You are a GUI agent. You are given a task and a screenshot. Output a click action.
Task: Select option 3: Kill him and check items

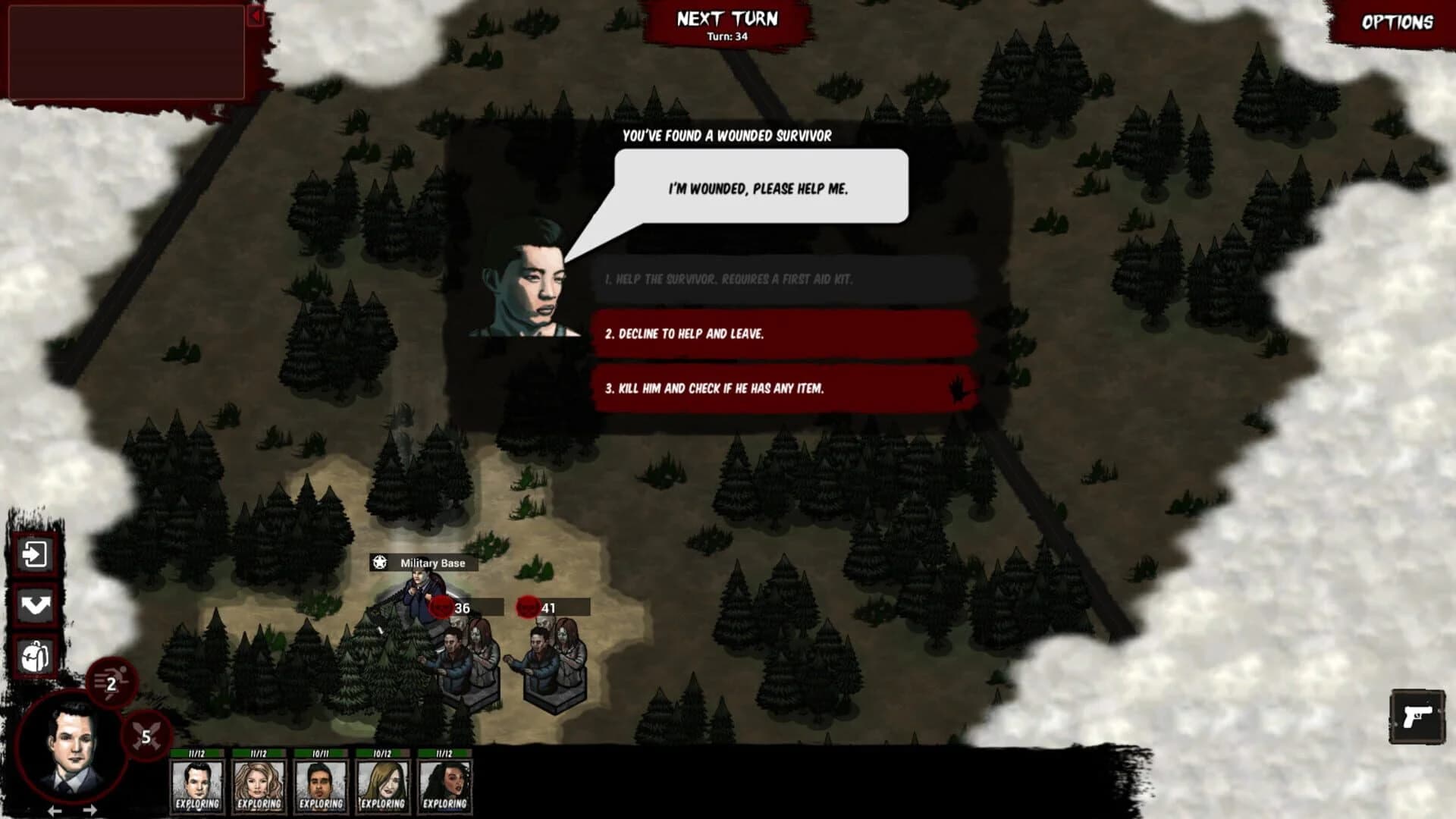pyautogui.click(x=781, y=387)
